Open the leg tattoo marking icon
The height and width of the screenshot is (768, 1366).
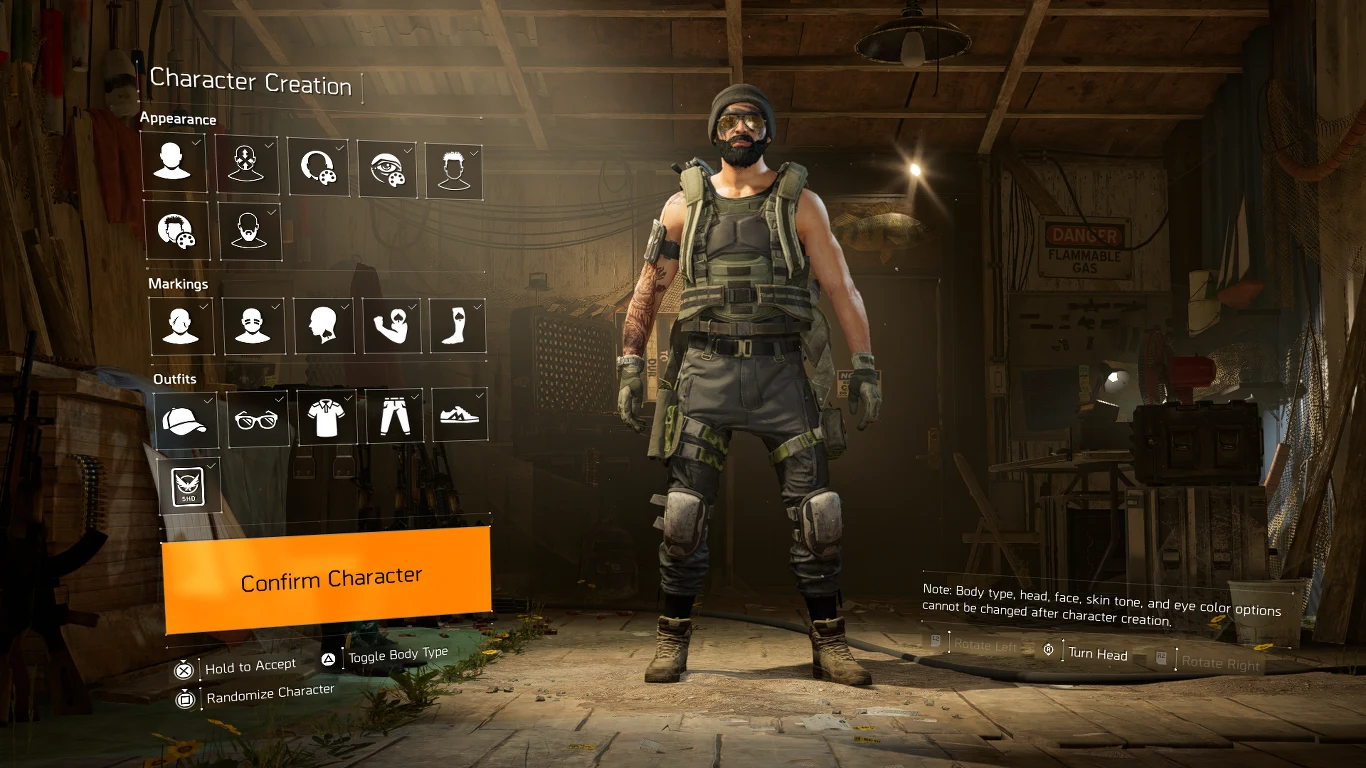tap(457, 325)
